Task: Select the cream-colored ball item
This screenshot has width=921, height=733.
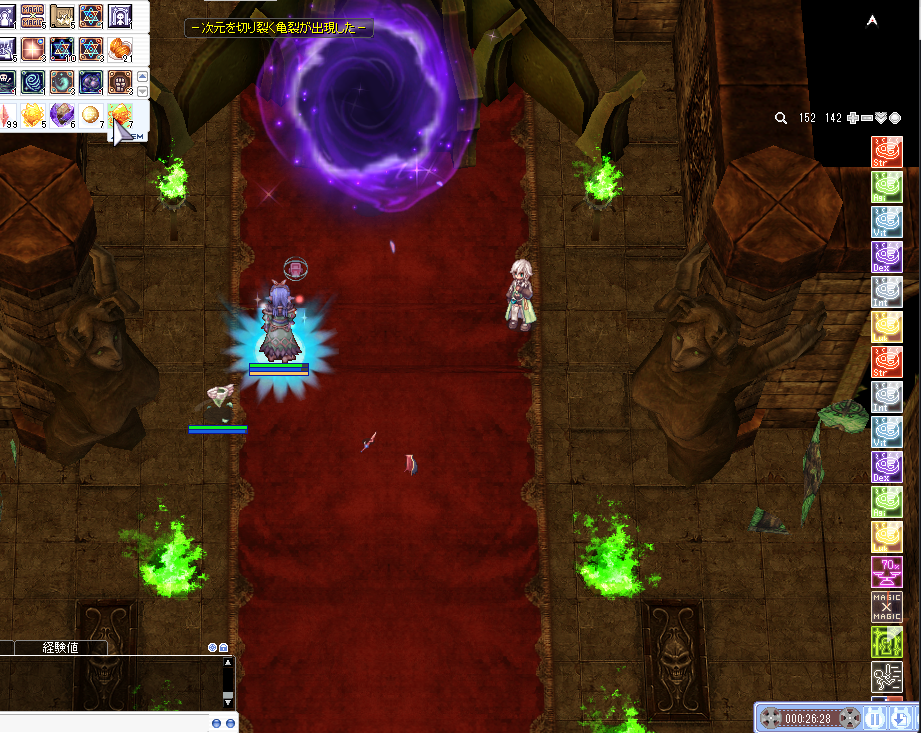Action: (x=91, y=115)
